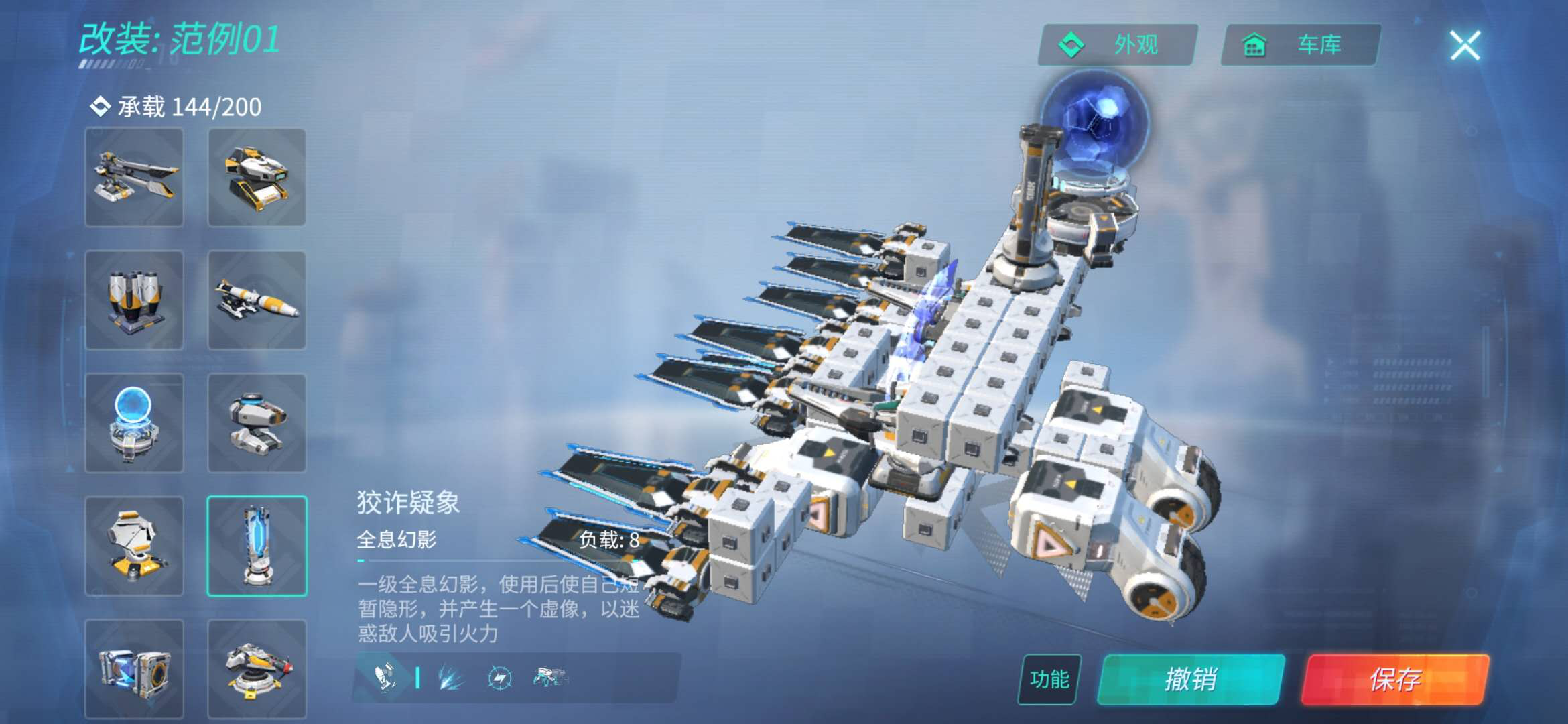Pick the triple rocket pod part
1568x724 pixels.
click(x=134, y=300)
